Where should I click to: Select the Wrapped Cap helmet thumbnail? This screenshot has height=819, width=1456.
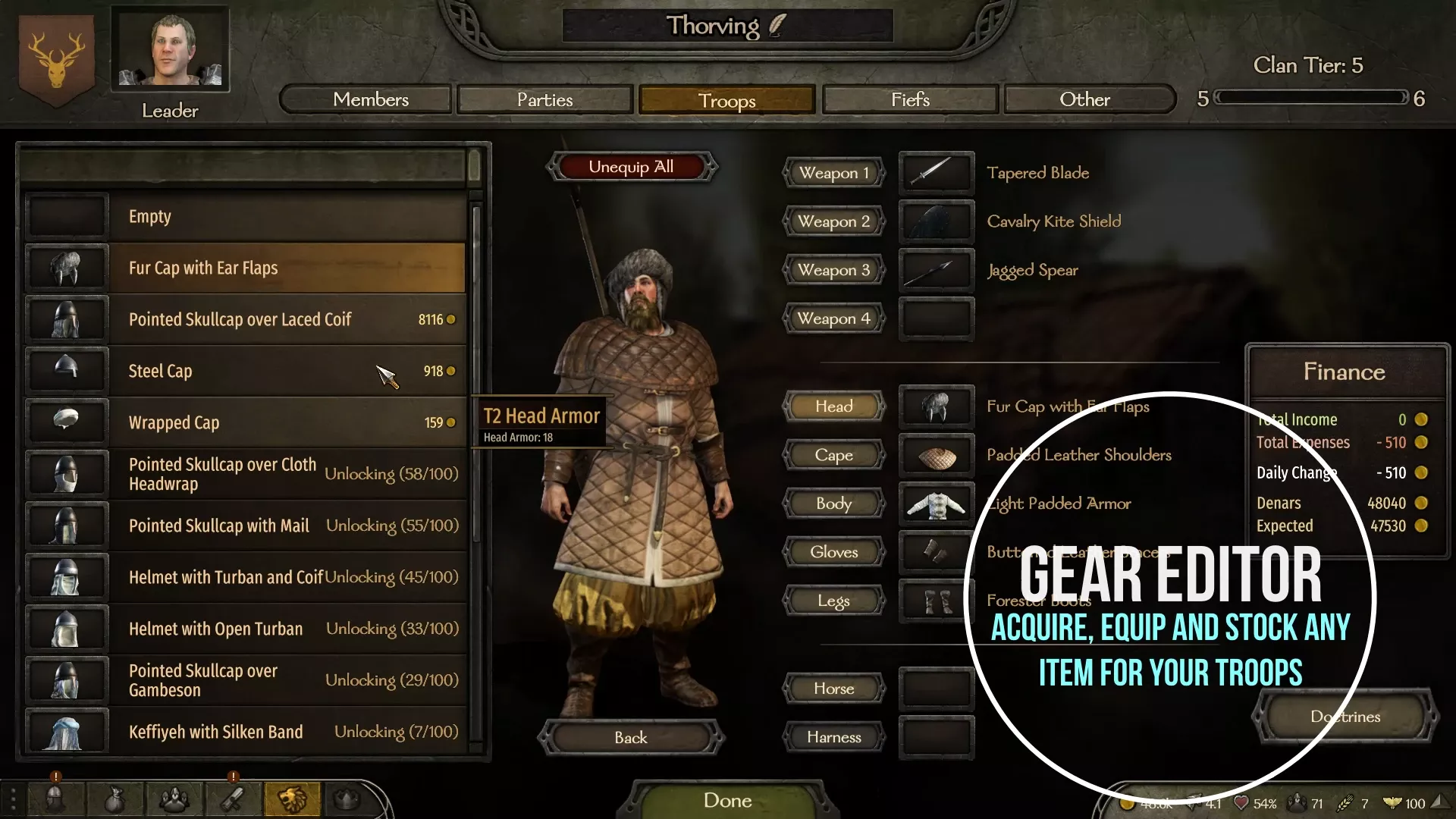click(x=66, y=422)
